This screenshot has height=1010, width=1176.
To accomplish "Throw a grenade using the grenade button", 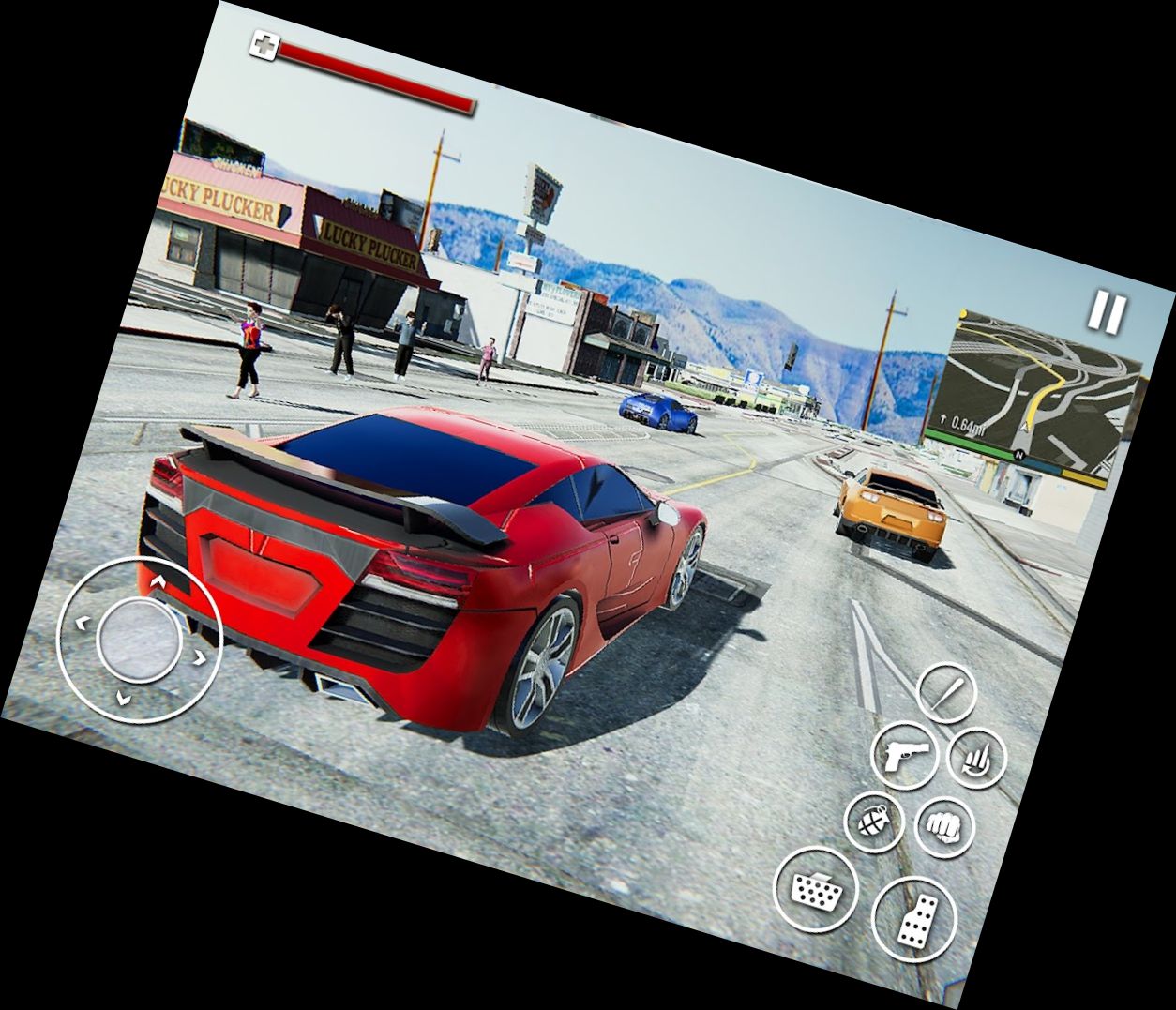I will (874, 822).
